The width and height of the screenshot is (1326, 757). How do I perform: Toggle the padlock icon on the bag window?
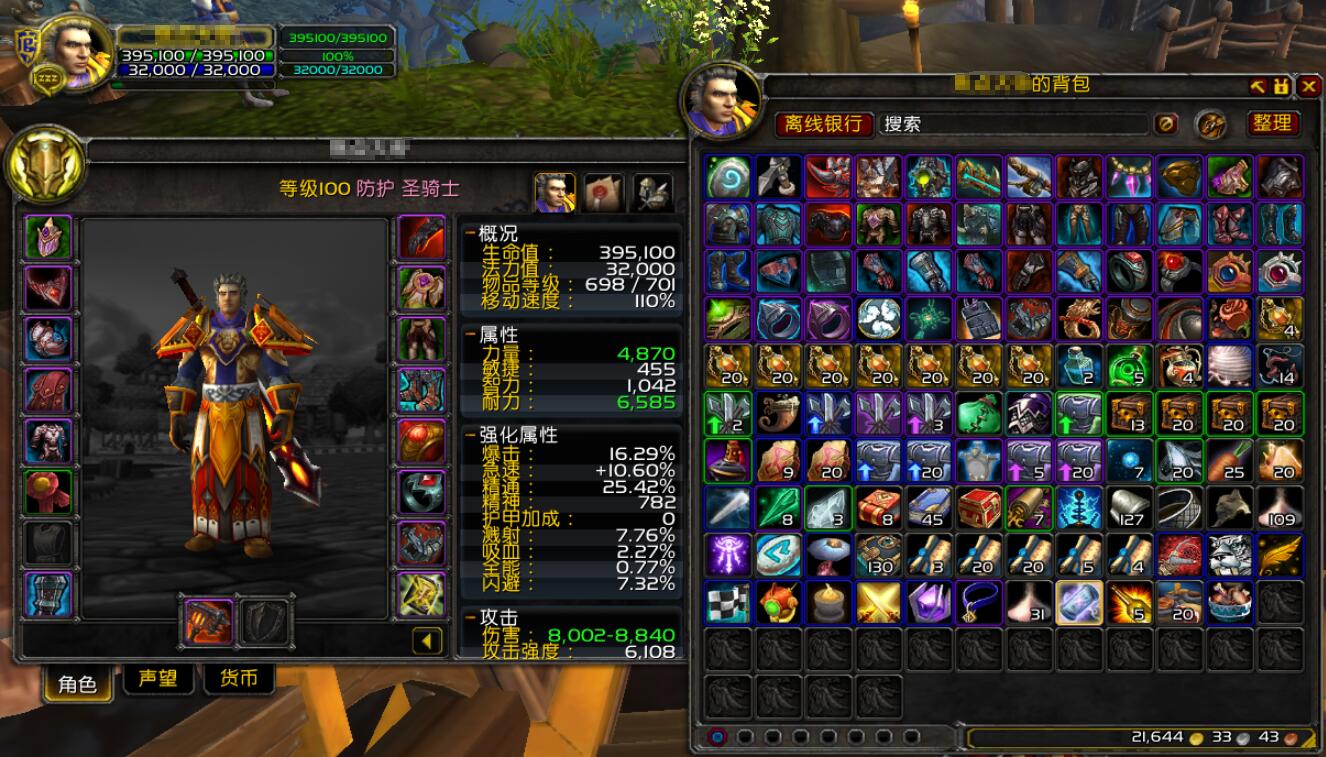coord(1282,87)
